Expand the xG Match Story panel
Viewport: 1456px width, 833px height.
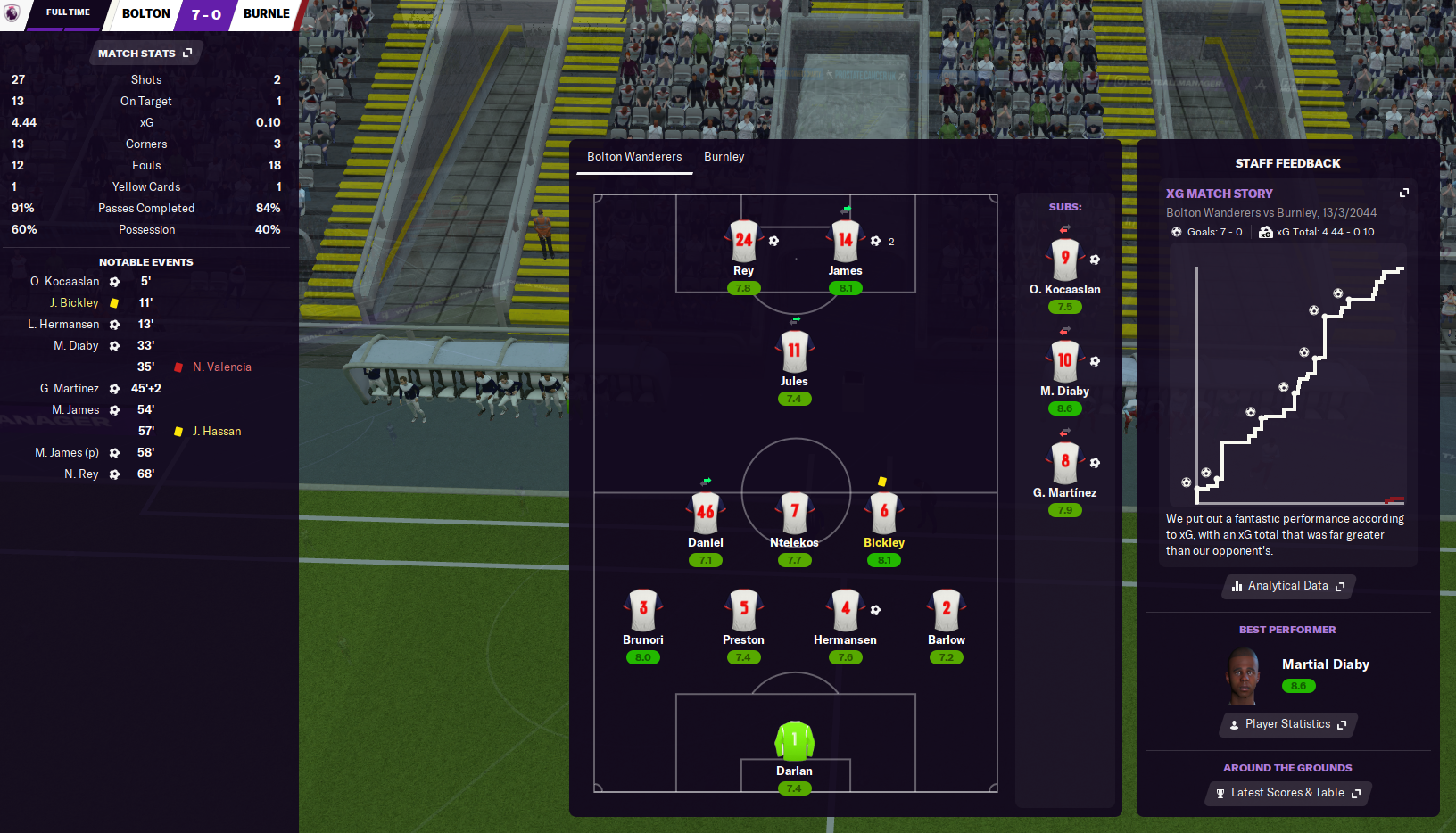pyautogui.click(x=1403, y=193)
